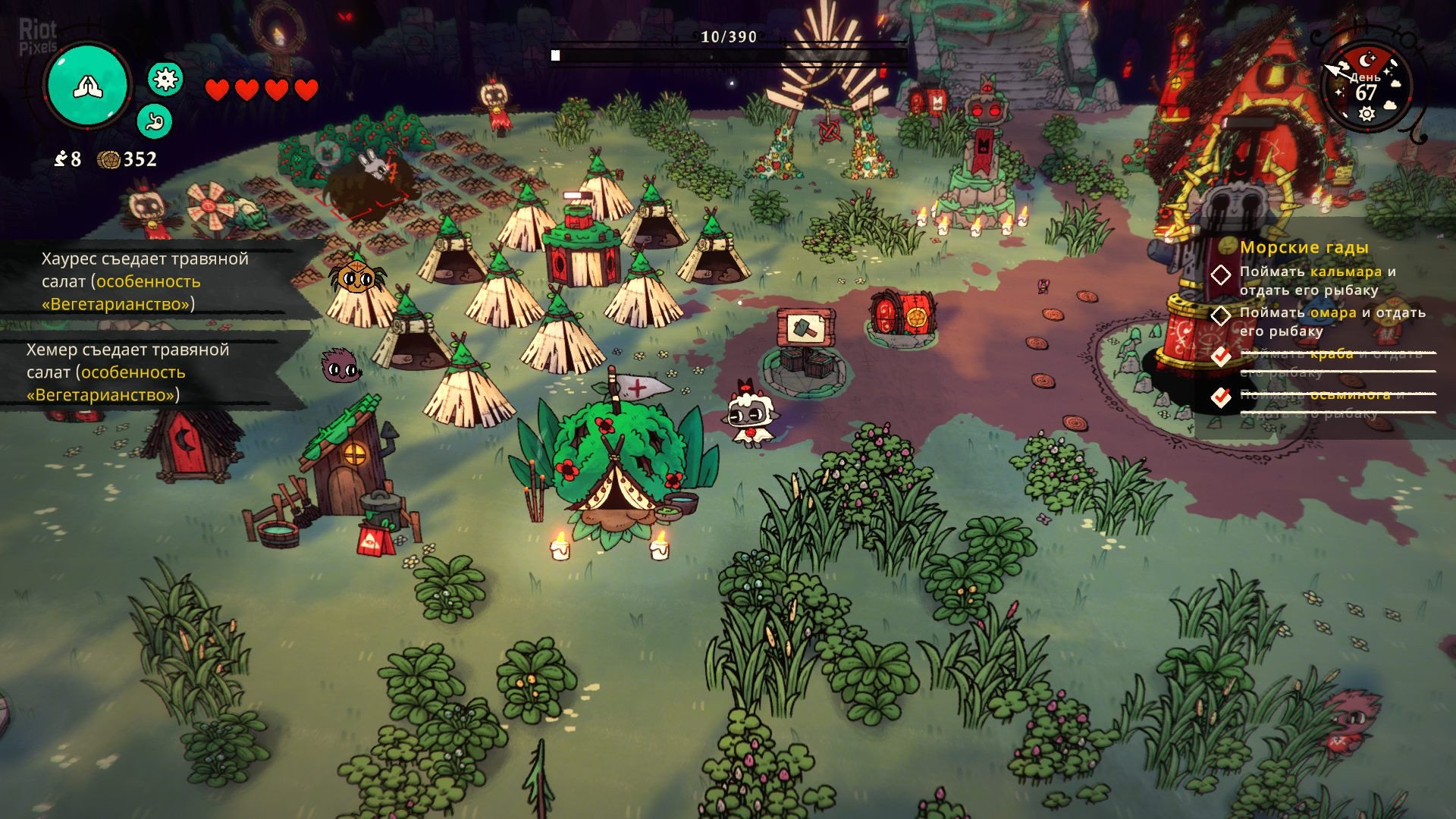The image size is (1456, 819).
Task: Select the stomach hunger icon
Action: [x=155, y=121]
